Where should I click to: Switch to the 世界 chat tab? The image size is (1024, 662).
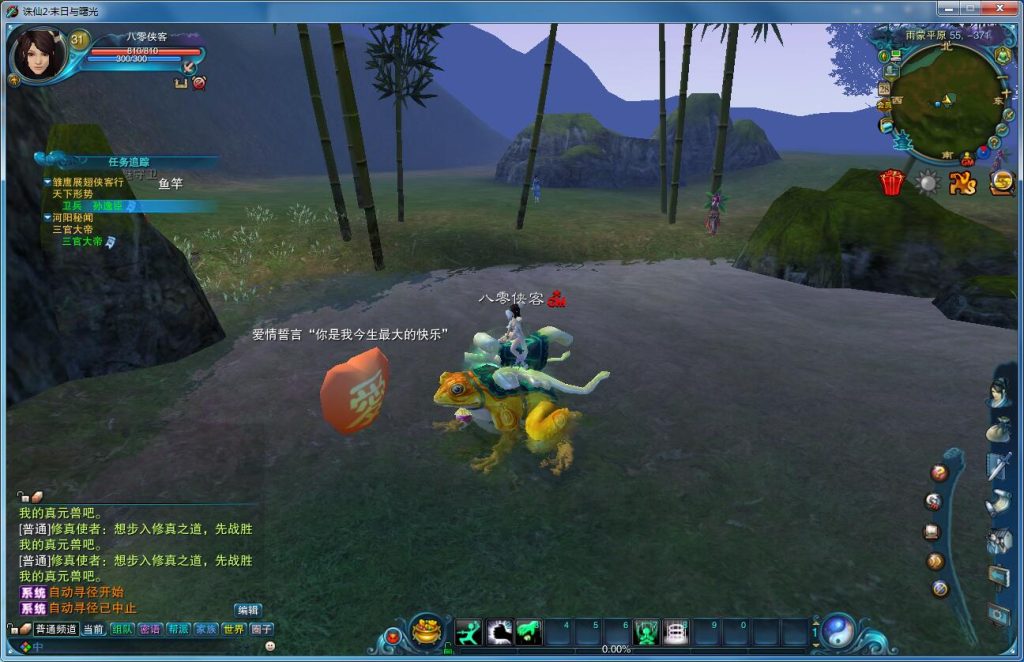point(233,629)
